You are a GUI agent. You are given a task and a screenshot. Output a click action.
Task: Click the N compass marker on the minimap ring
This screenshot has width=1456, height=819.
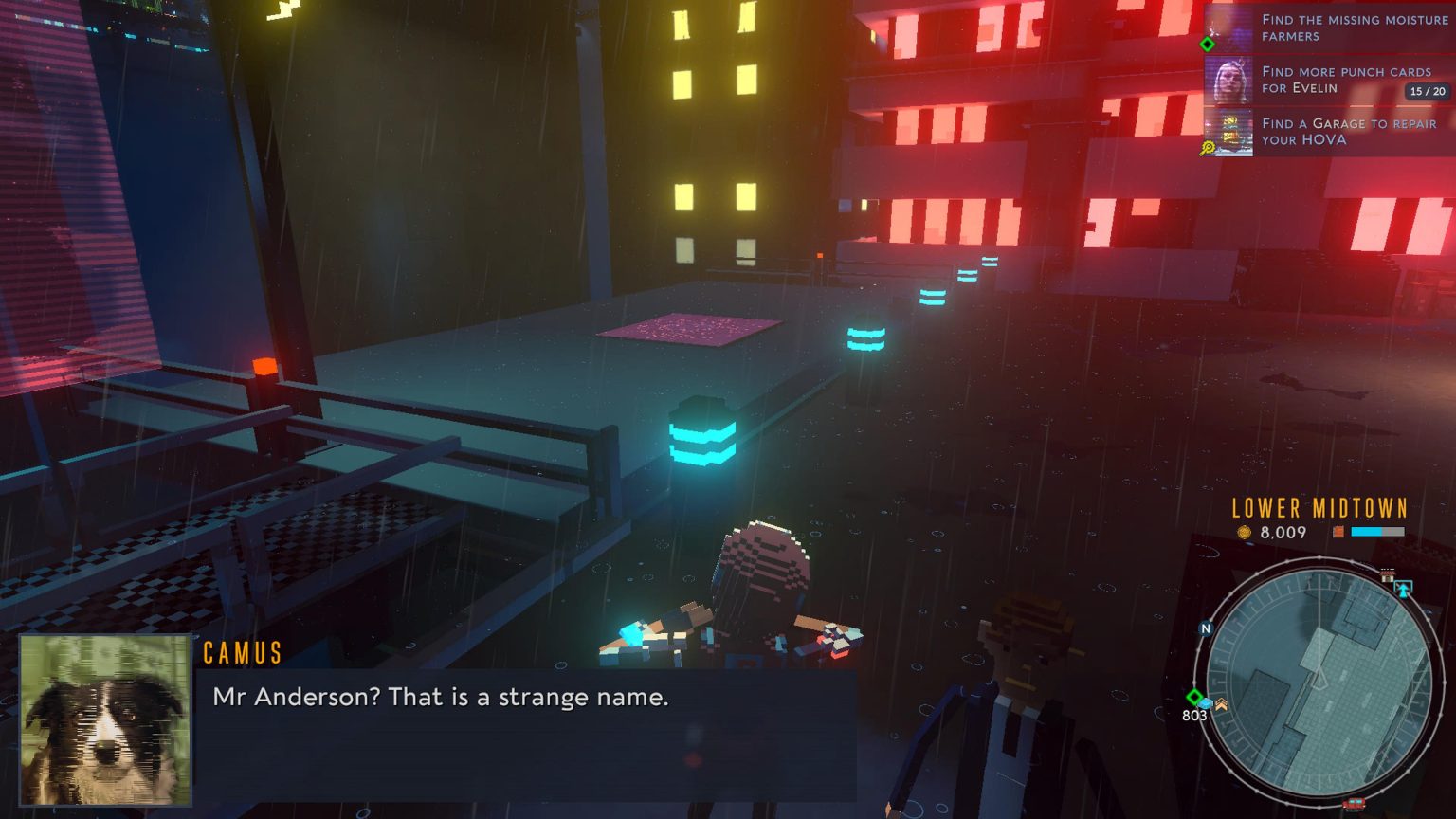point(1207,628)
